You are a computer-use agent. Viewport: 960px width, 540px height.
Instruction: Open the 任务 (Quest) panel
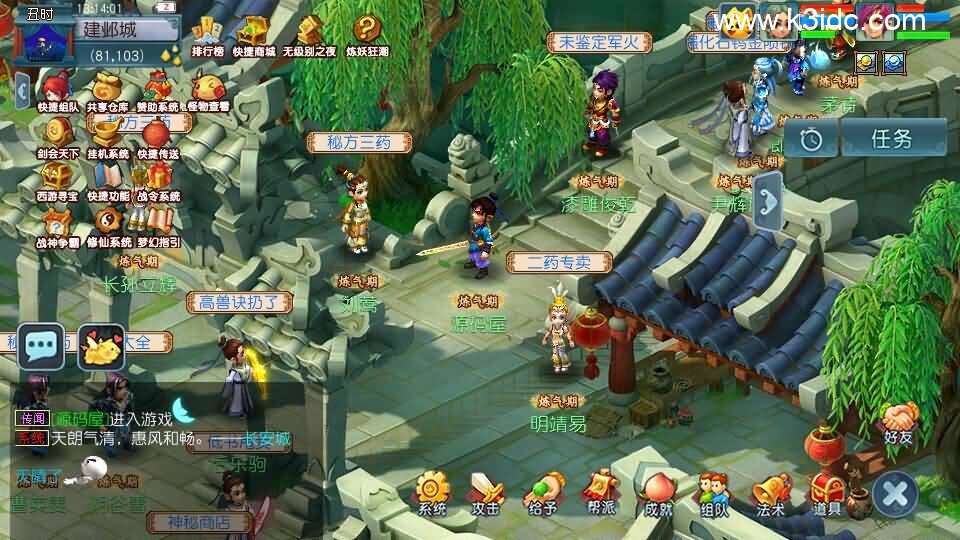(x=892, y=139)
